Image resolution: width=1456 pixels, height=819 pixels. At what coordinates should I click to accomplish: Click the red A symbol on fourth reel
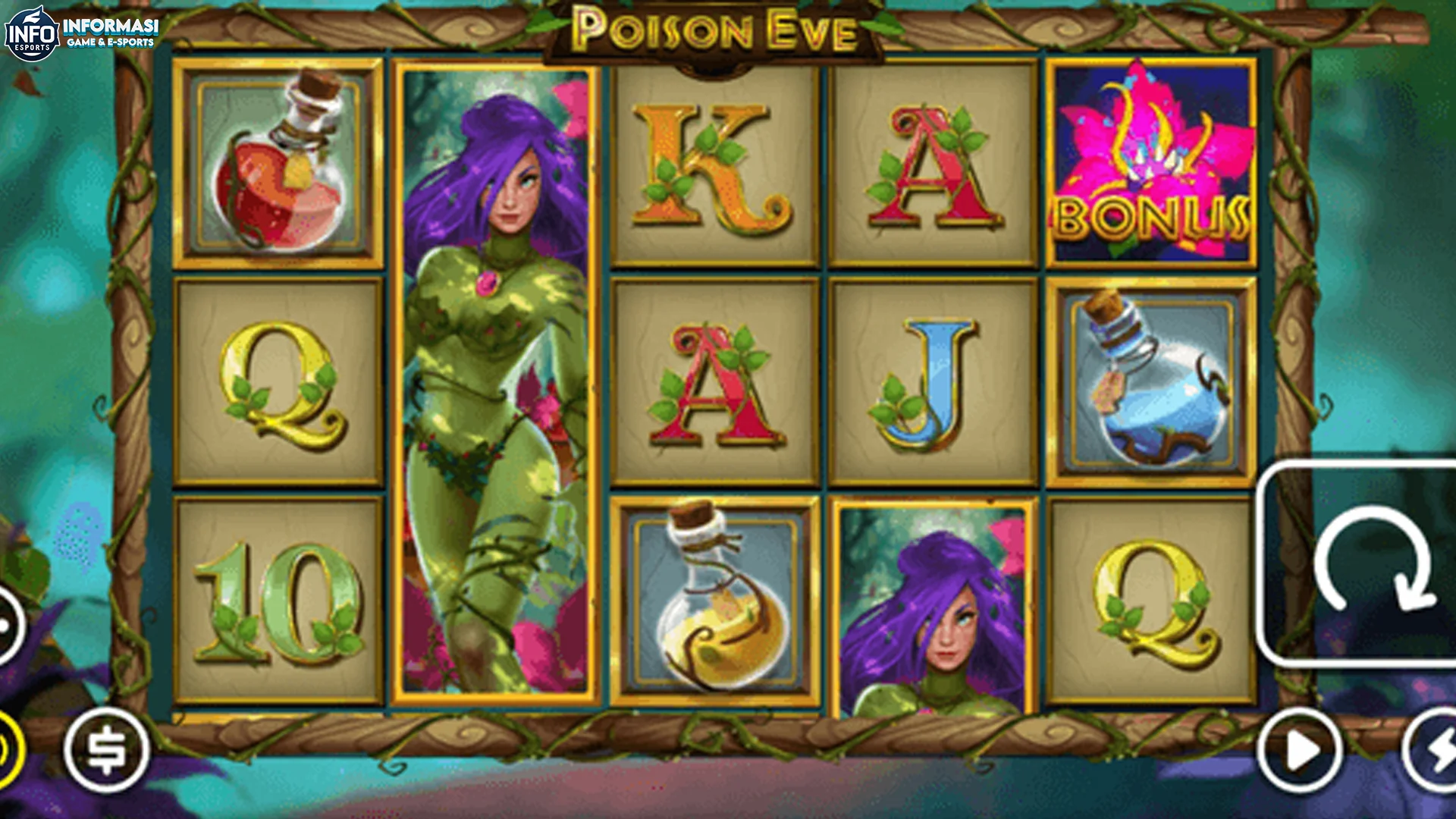point(929,163)
